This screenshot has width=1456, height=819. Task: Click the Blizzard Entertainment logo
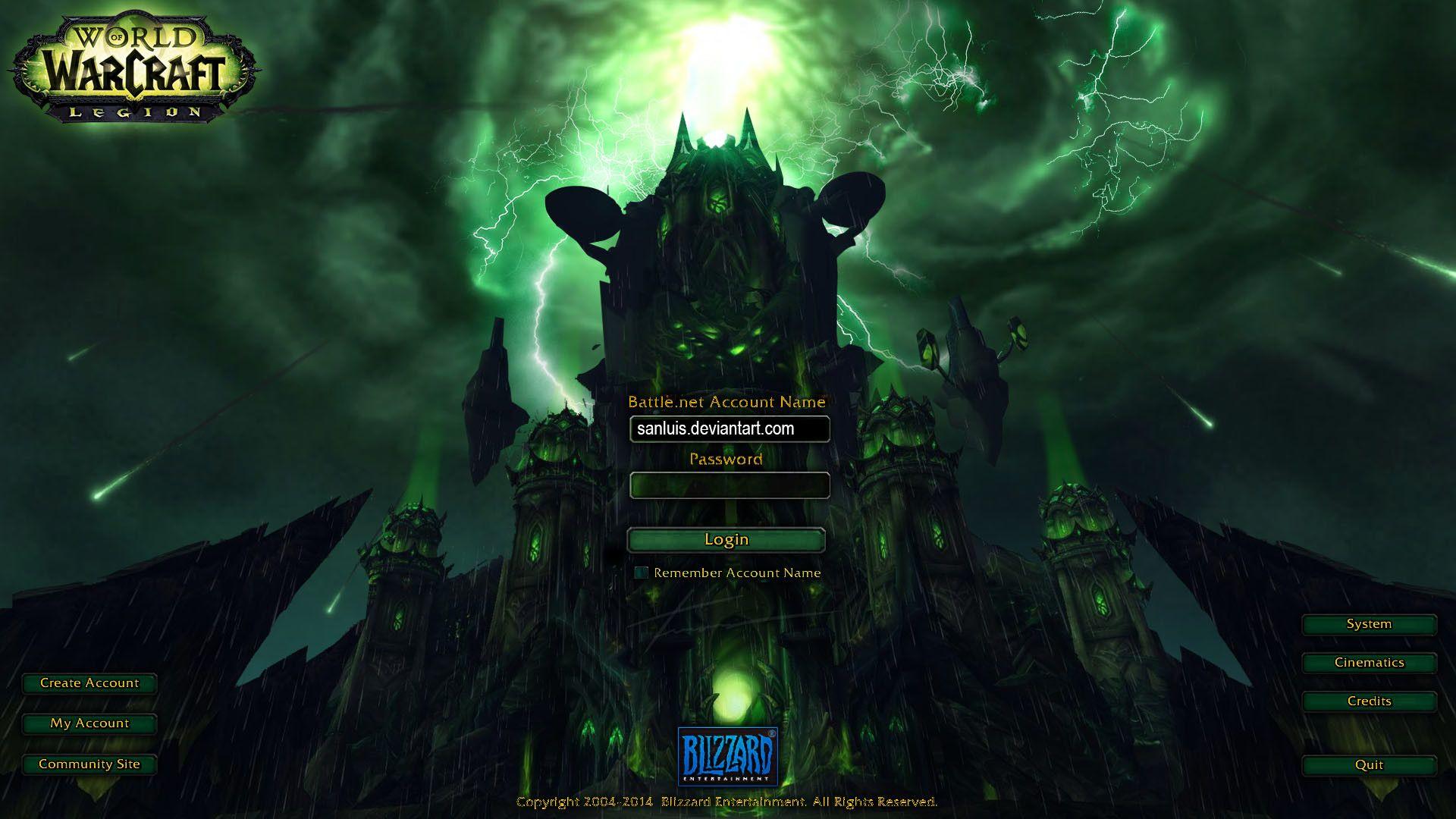(x=727, y=751)
